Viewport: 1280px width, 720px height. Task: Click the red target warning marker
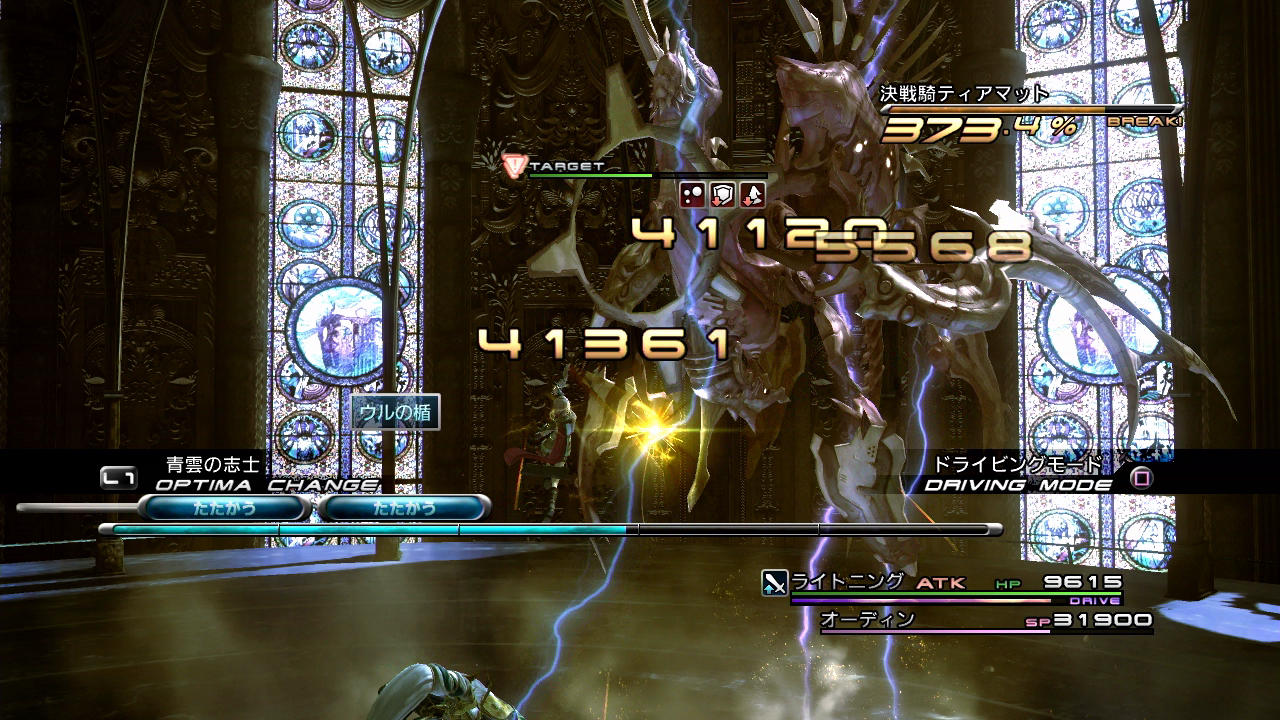tap(514, 166)
